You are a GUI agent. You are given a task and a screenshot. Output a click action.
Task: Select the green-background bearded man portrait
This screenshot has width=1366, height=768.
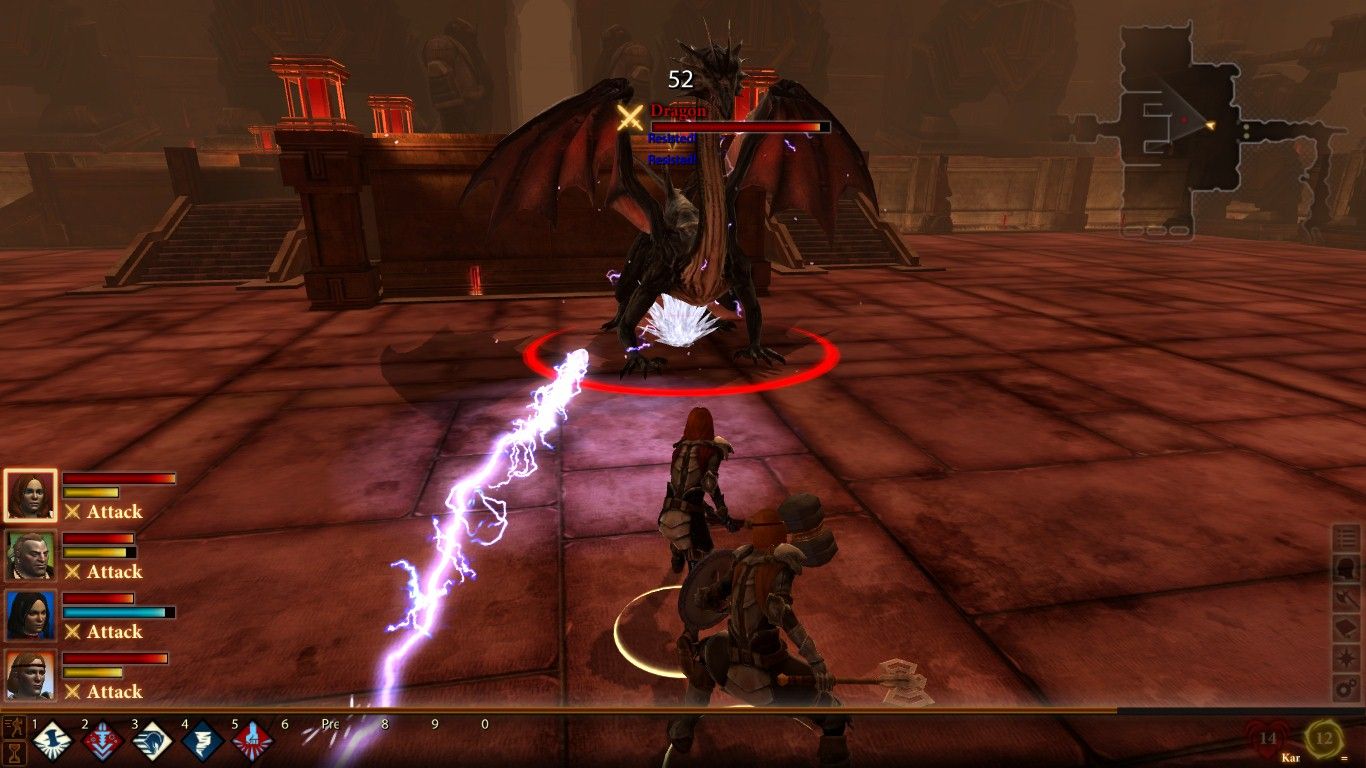coord(30,555)
